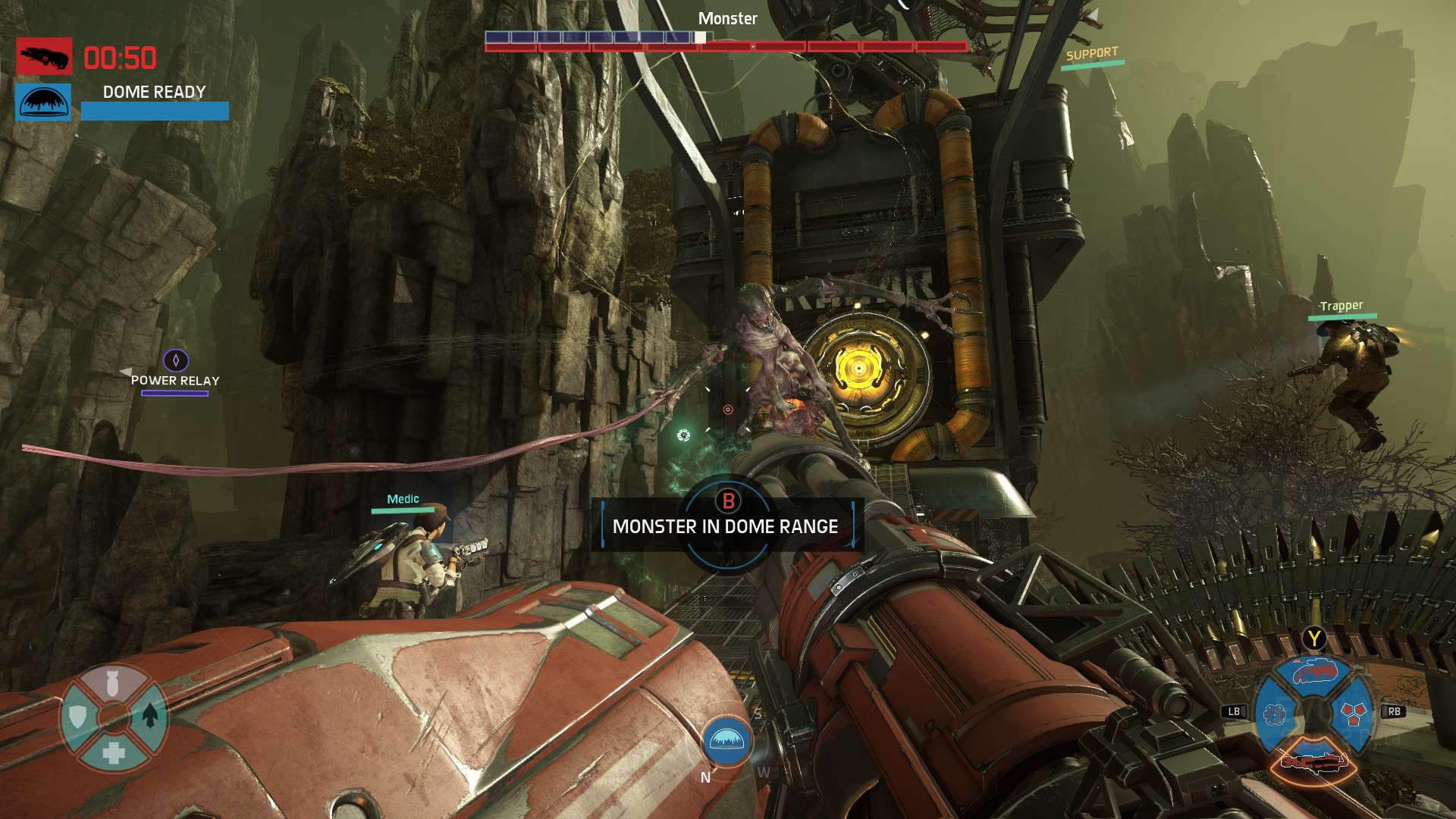Select the highlighted bottom weapon in the wheel
This screenshot has height=819, width=1456.
pos(1313,761)
